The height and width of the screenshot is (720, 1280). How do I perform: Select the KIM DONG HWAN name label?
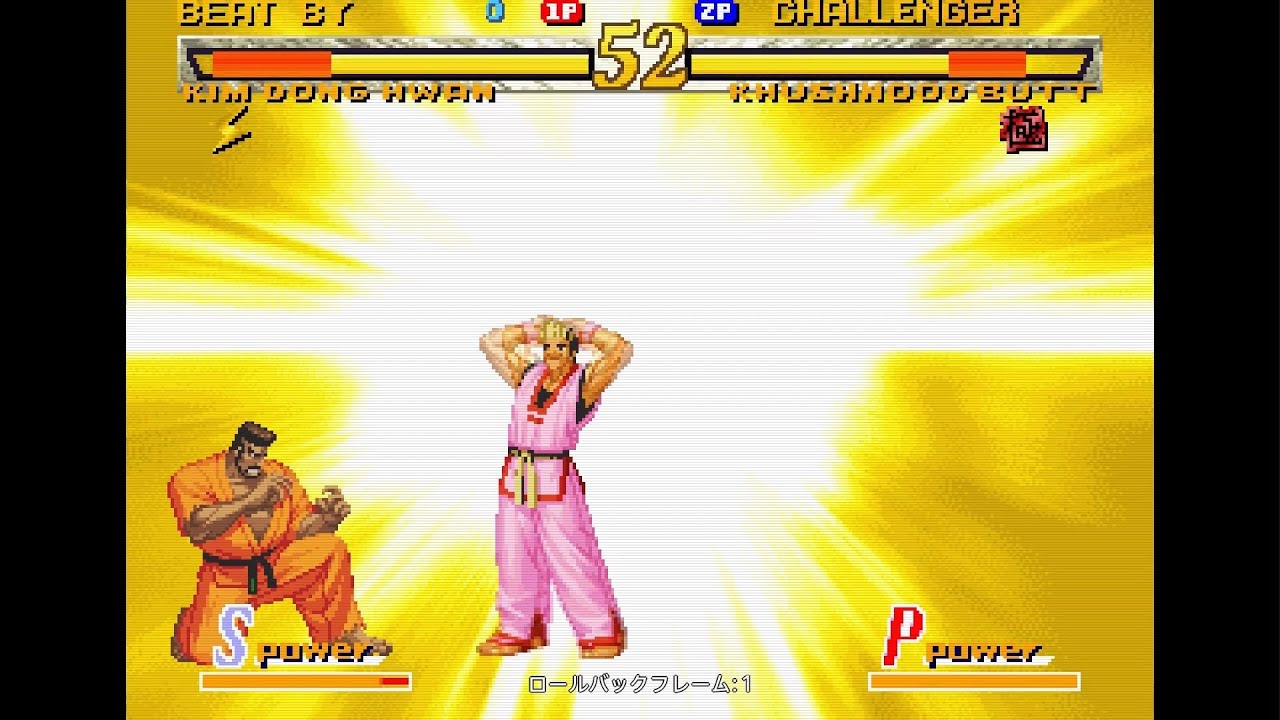point(340,93)
